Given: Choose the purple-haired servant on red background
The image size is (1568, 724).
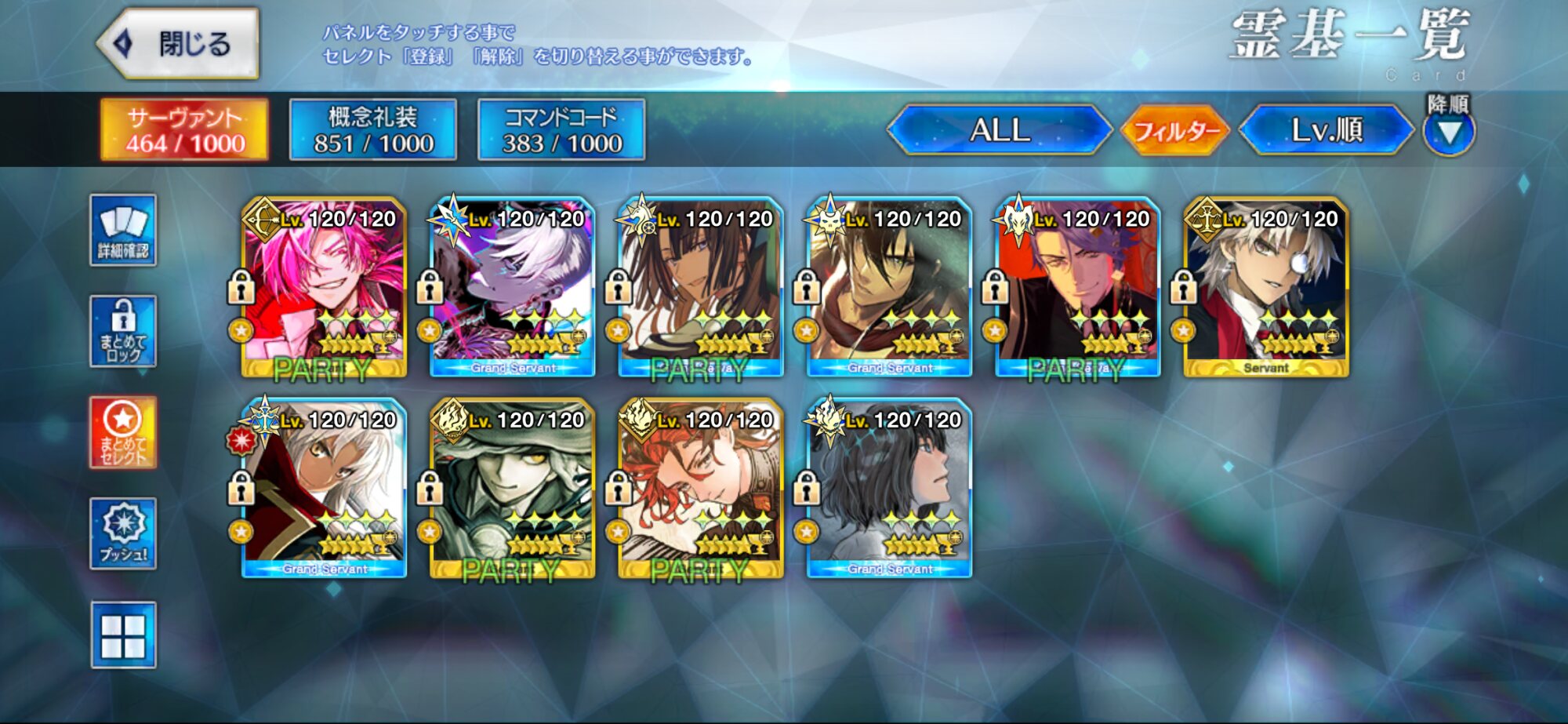Looking at the screenshot, I should coord(1078,288).
